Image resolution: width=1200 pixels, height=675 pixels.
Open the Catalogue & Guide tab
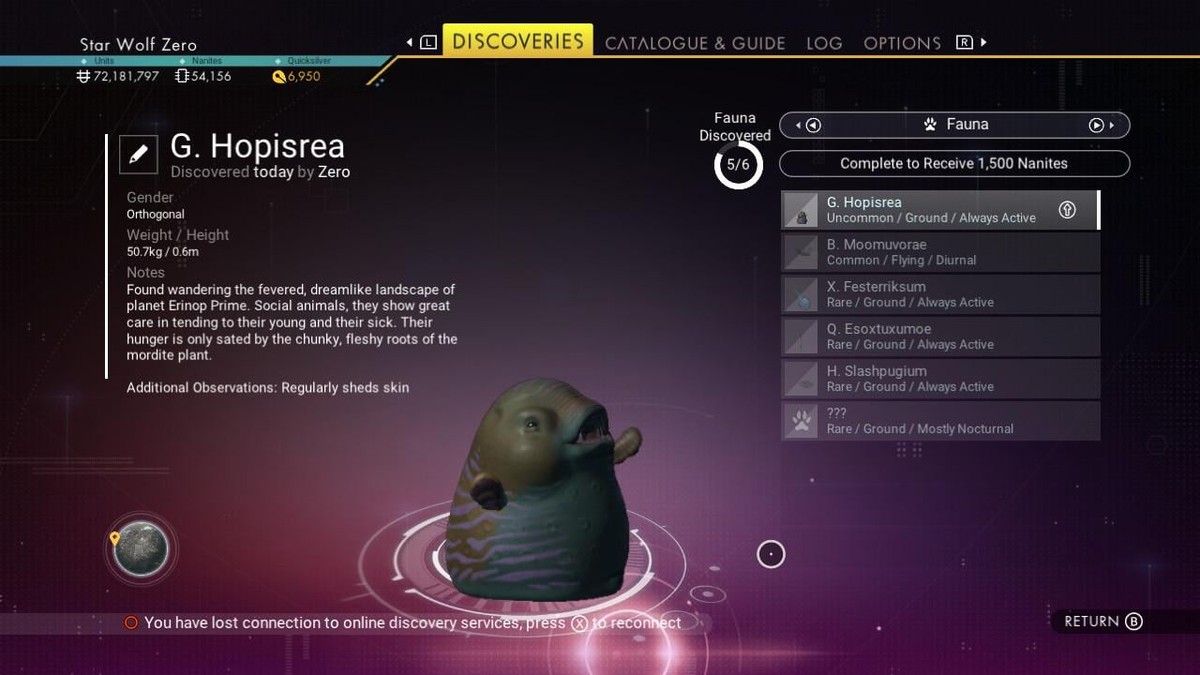pyautogui.click(x=695, y=43)
